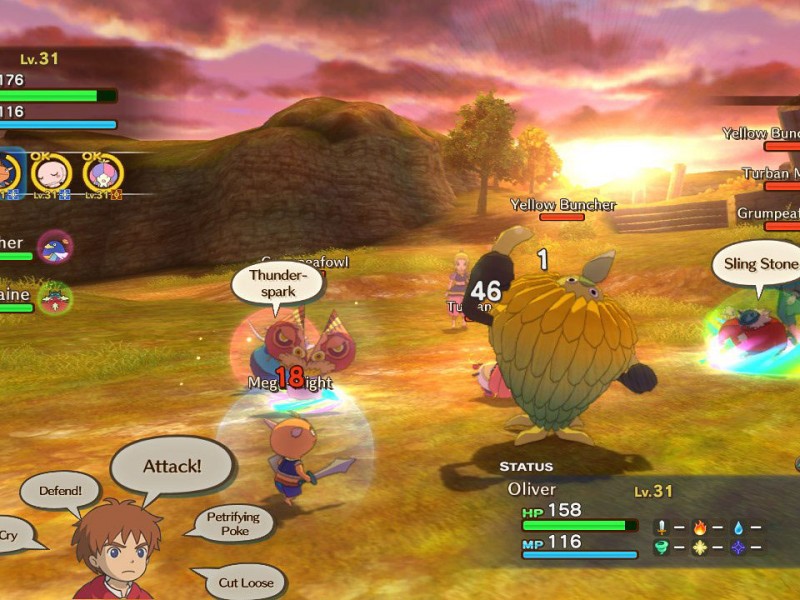The image size is (800, 600).
Task: Switch to the sleeping pink familiar icon
Action: pos(51,173)
